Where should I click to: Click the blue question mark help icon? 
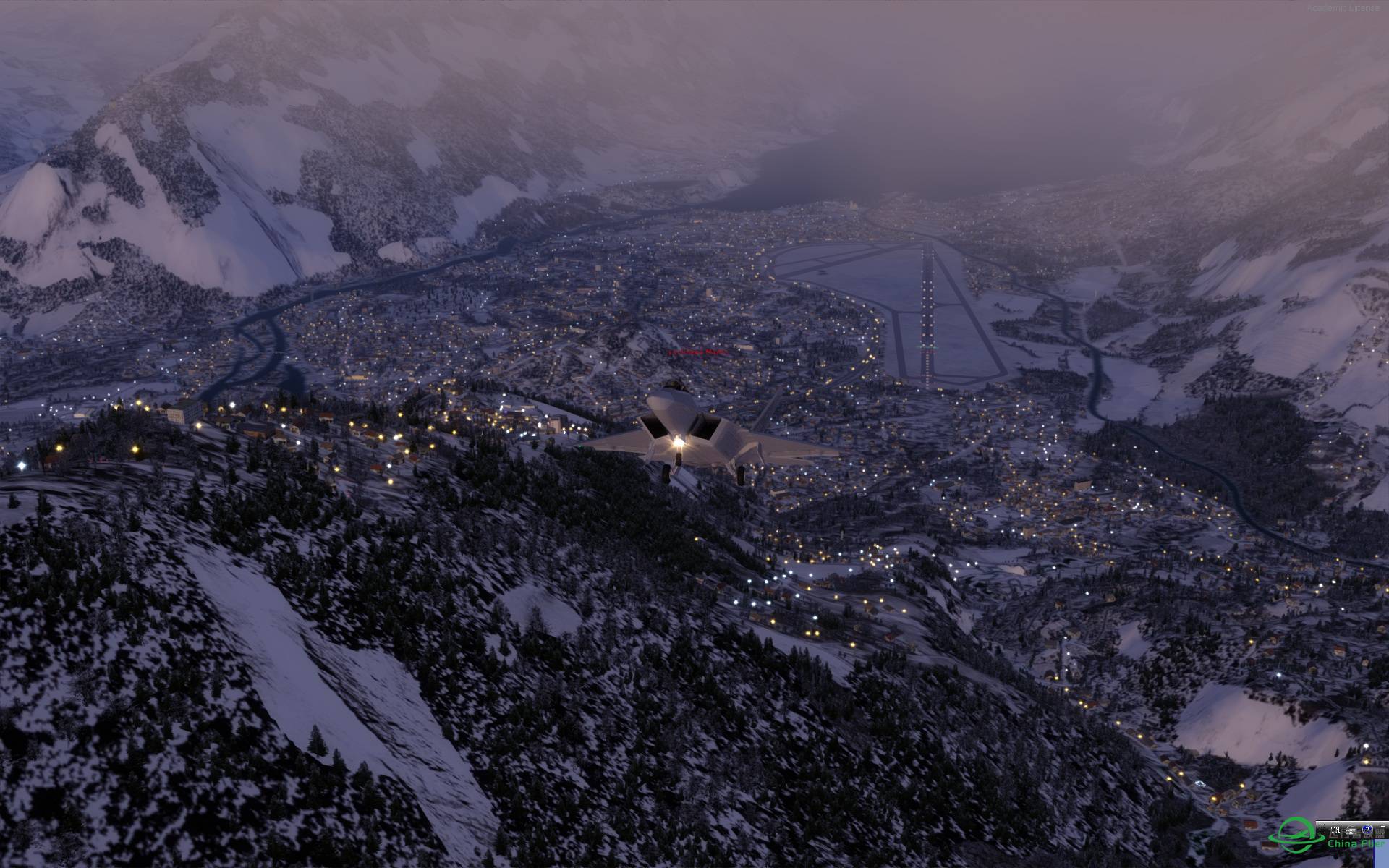1367,829
